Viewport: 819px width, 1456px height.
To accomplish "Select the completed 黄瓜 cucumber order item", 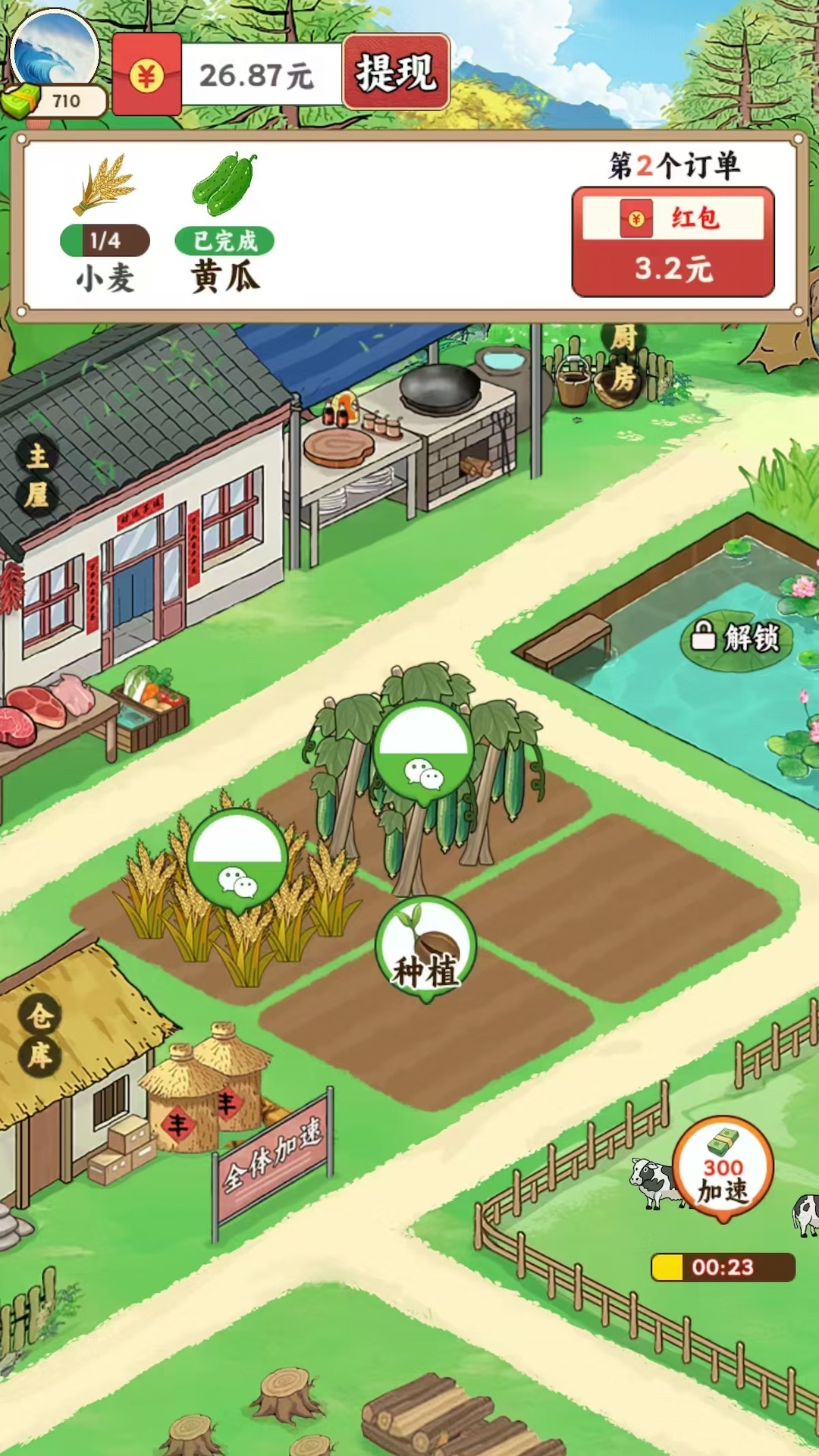I will tap(224, 224).
